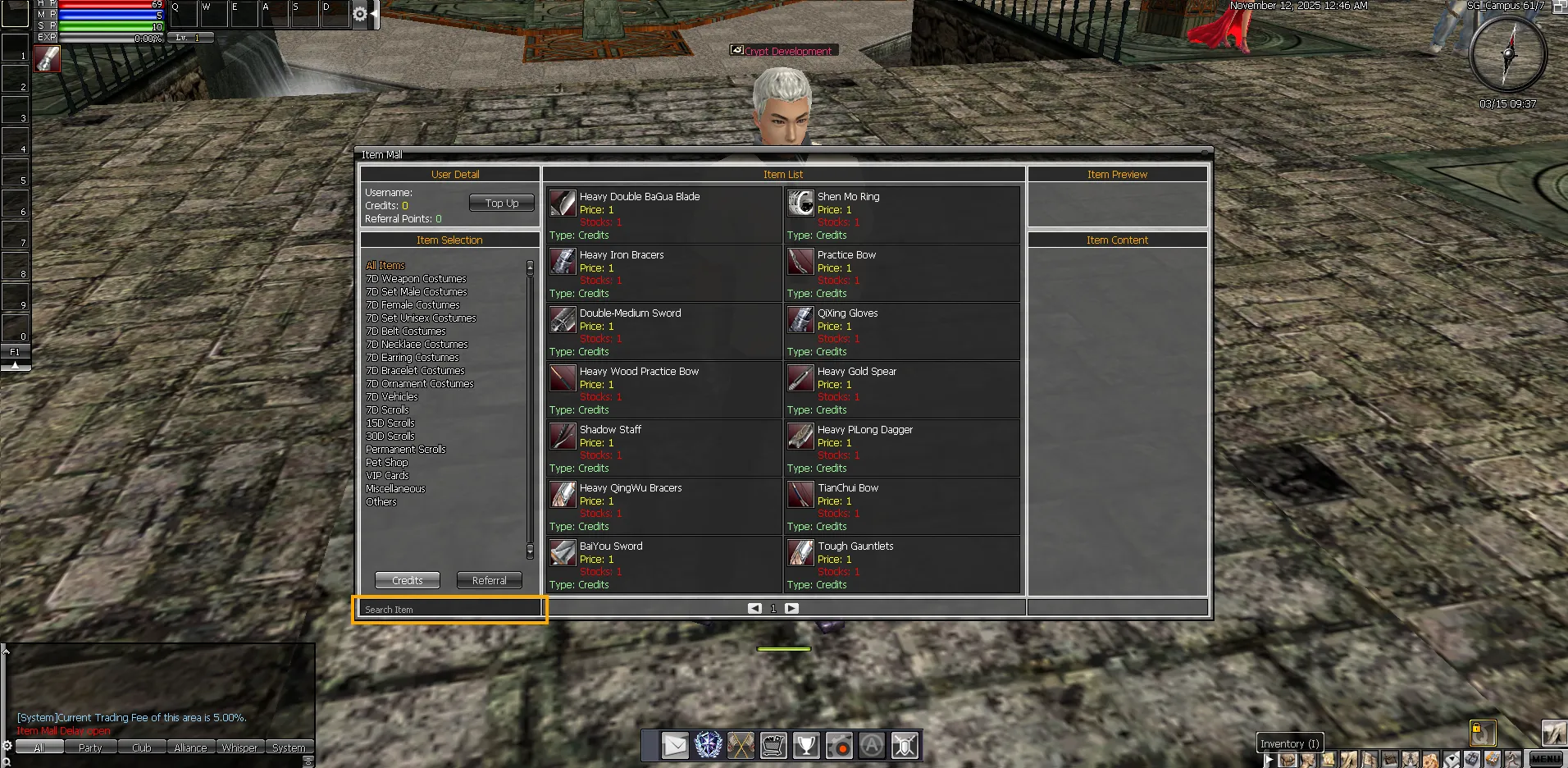Image resolution: width=1568 pixels, height=768 pixels.
Task: Switch chat to the Party tab
Action: pos(90,747)
